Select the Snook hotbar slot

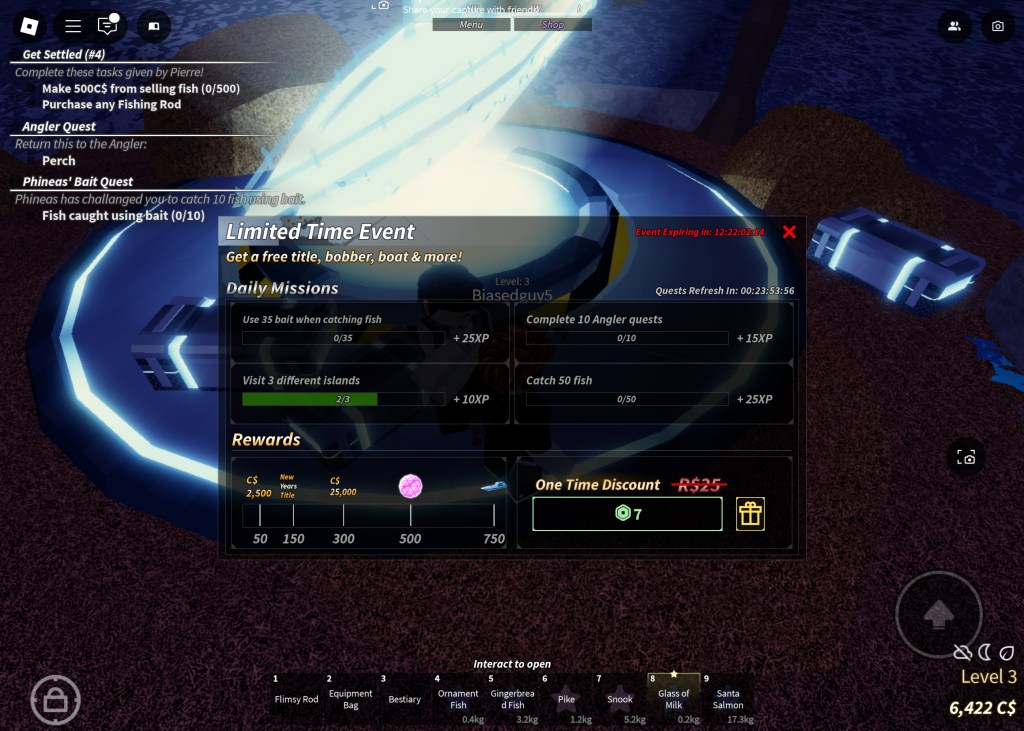(x=620, y=698)
